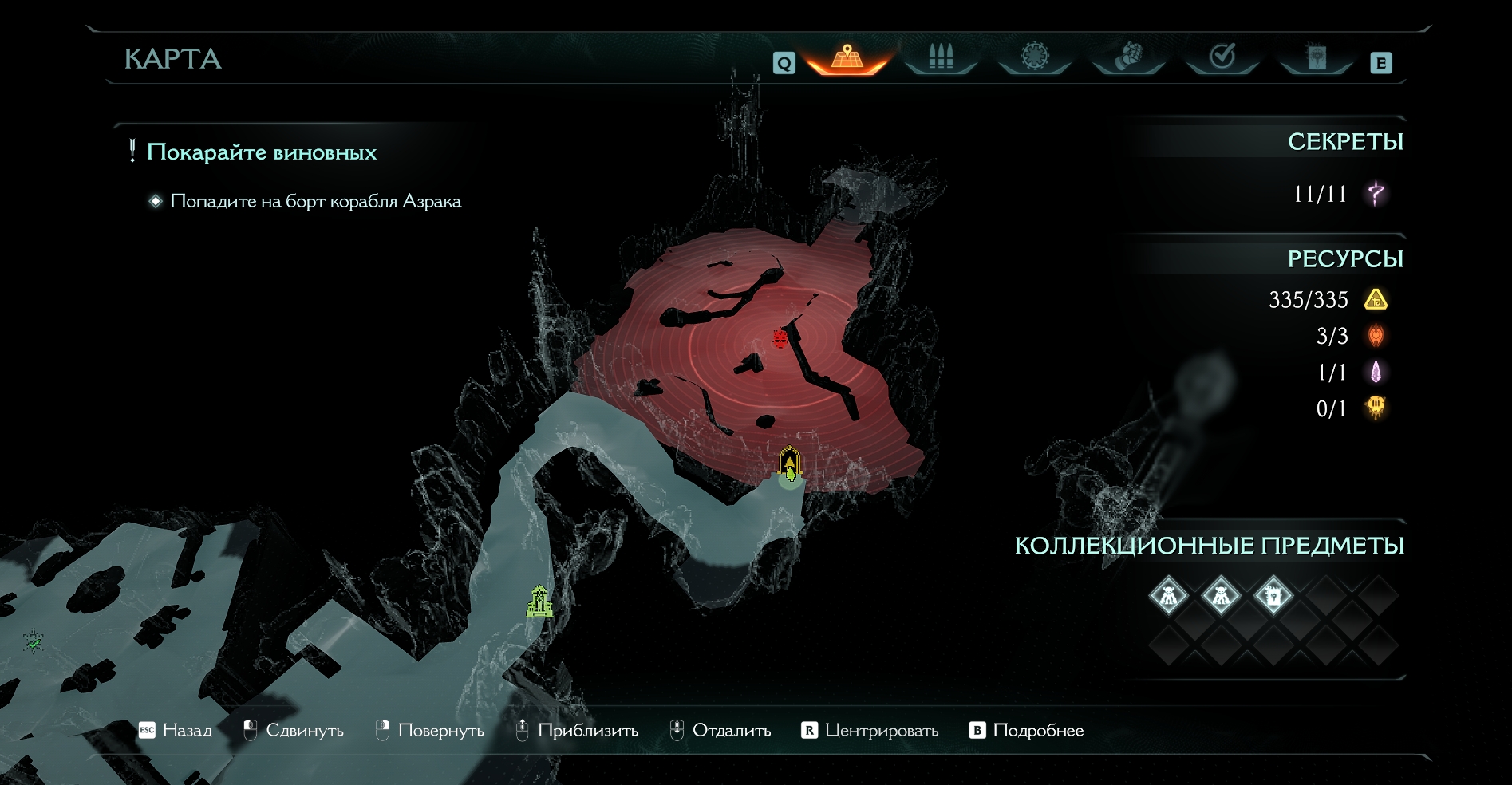The width and height of the screenshot is (1512, 785).
Task: Select the collected codex book collectible
Action: (1273, 595)
